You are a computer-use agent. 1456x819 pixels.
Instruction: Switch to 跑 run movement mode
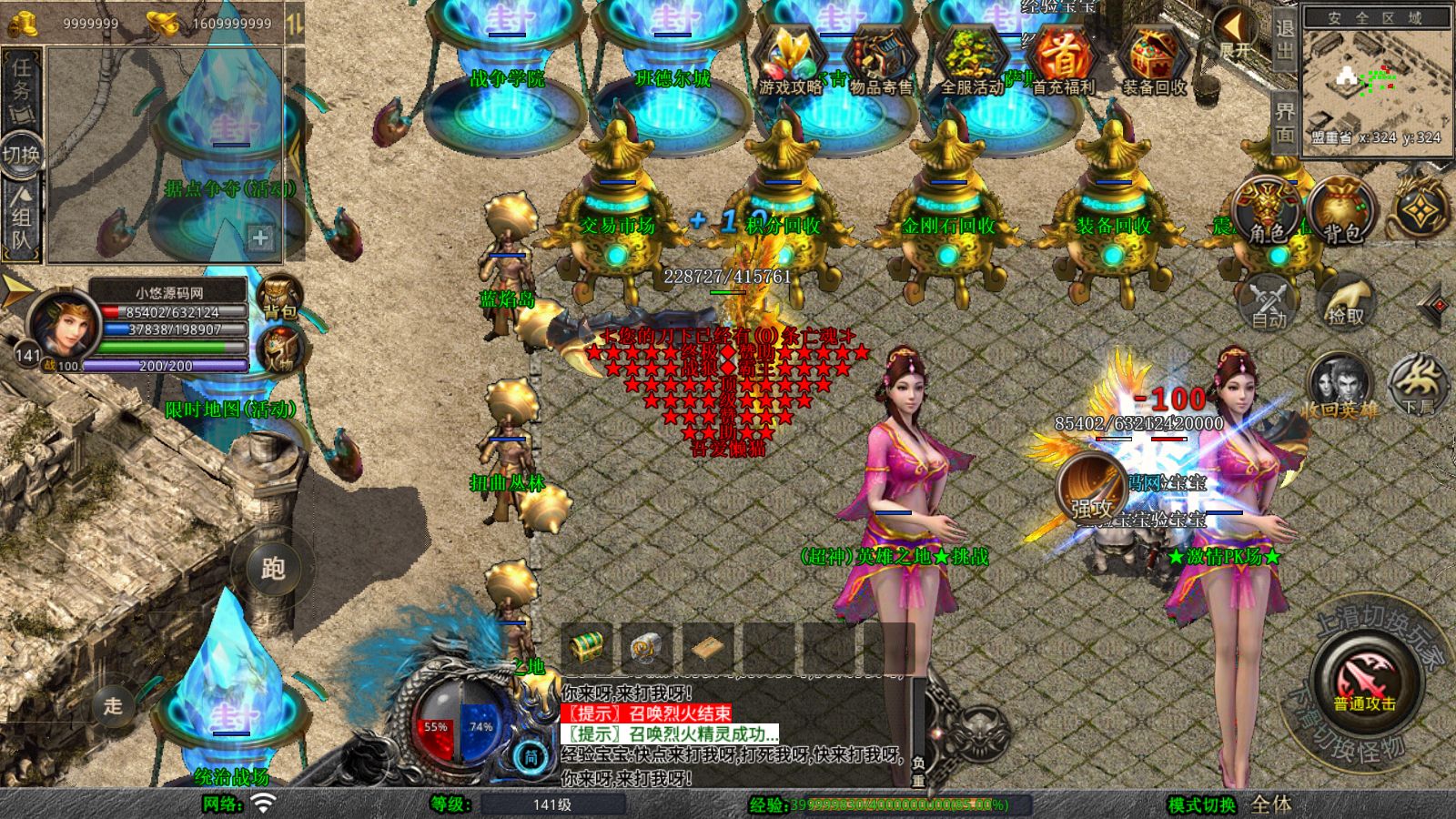point(273,568)
